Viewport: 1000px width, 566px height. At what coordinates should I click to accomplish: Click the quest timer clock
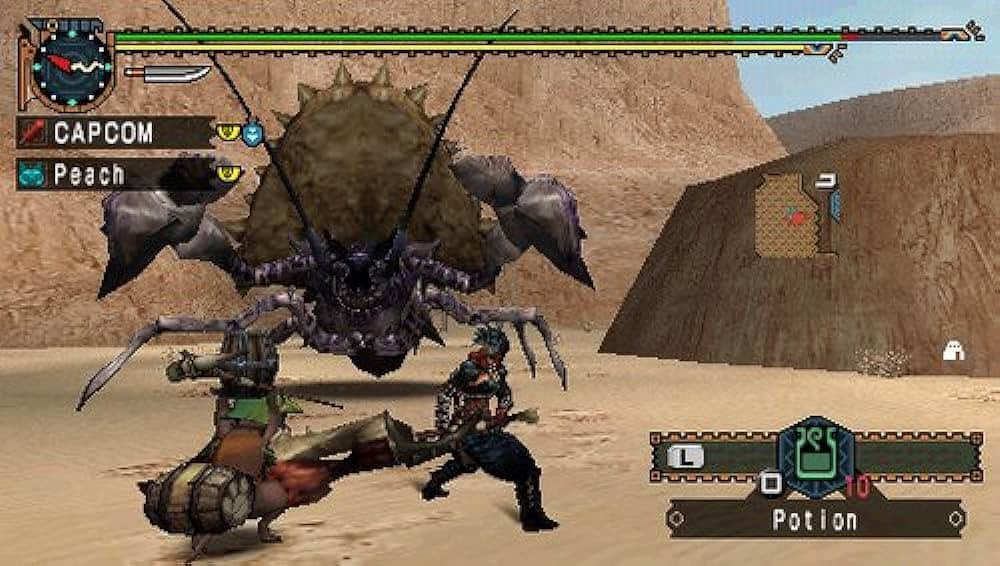pyautogui.click(x=70, y=65)
